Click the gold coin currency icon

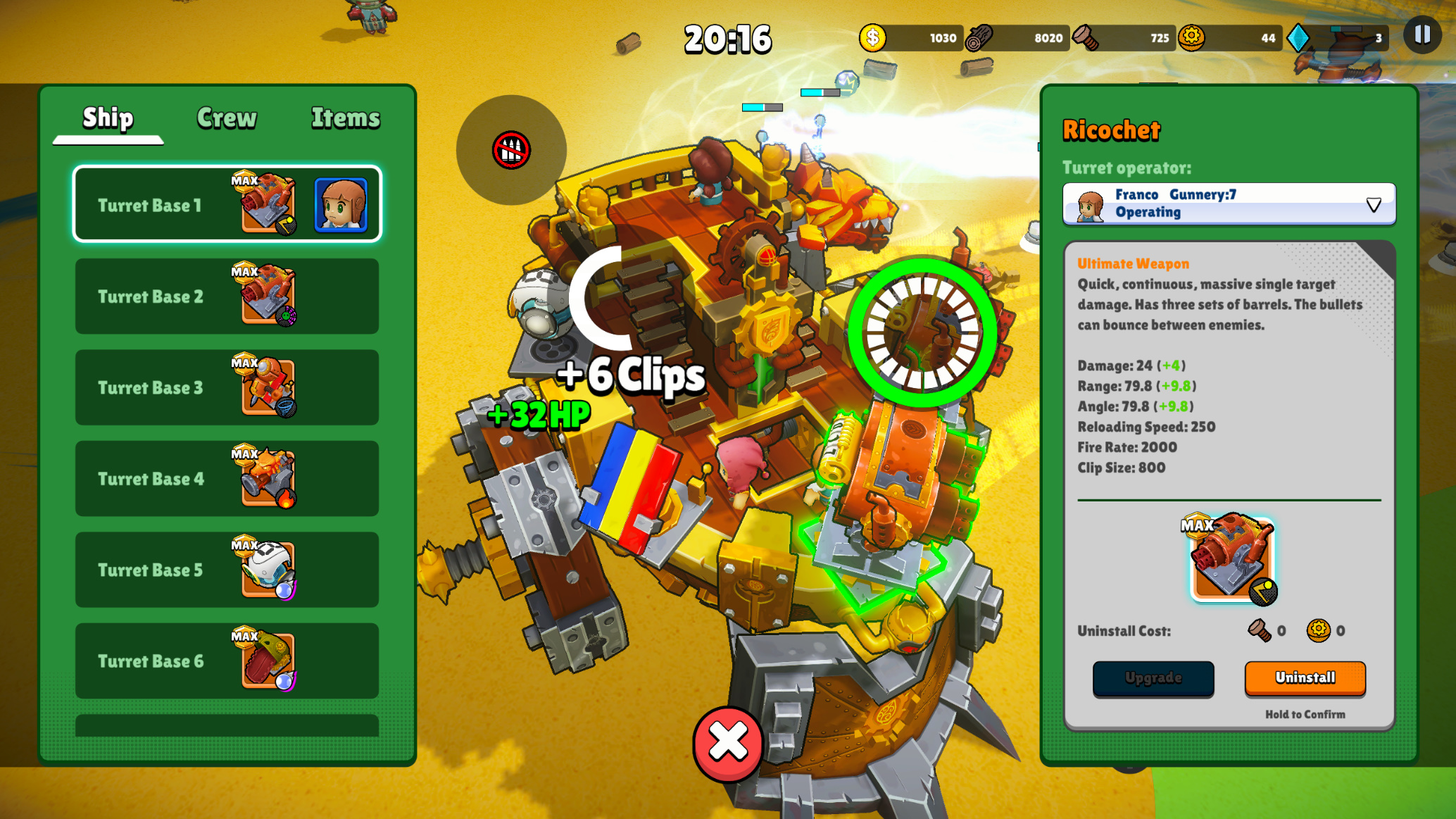click(x=872, y=39)
